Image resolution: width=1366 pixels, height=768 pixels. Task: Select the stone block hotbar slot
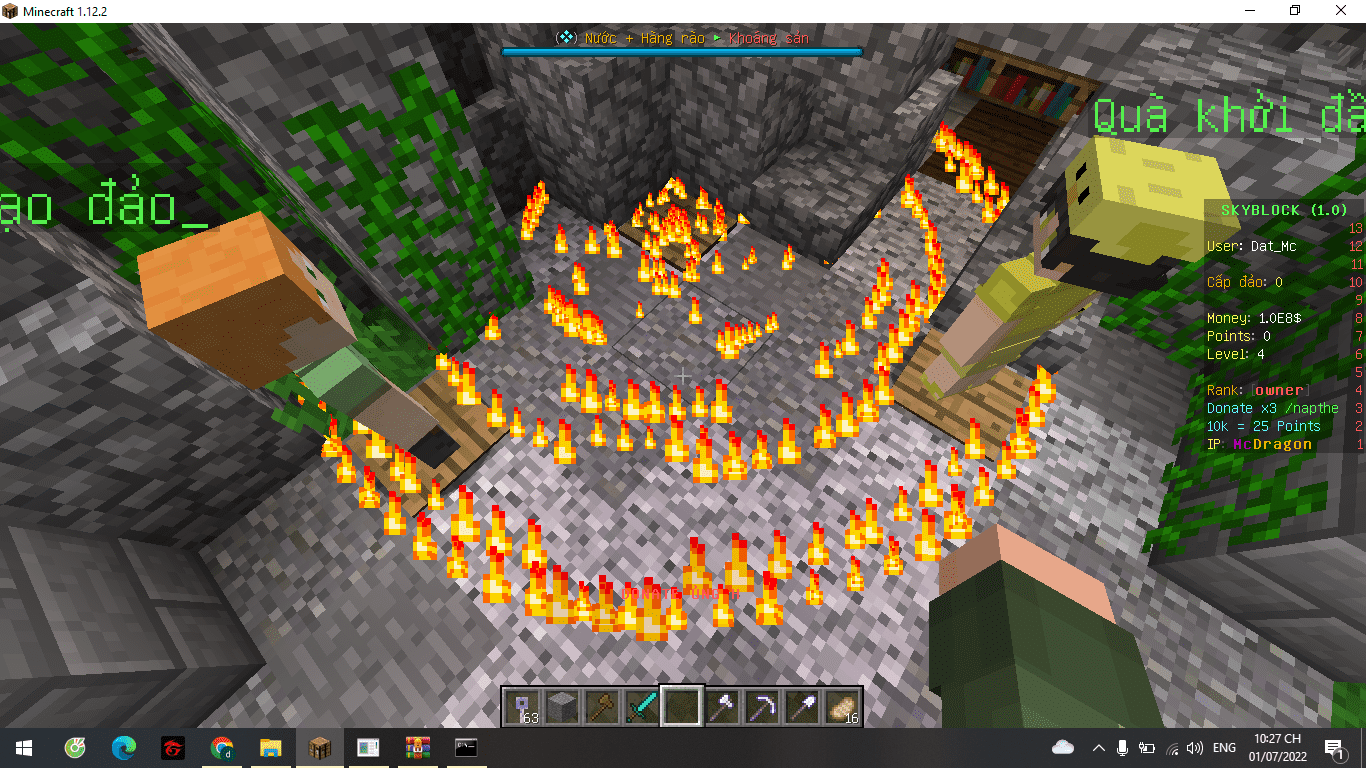[x=561, y=706]
